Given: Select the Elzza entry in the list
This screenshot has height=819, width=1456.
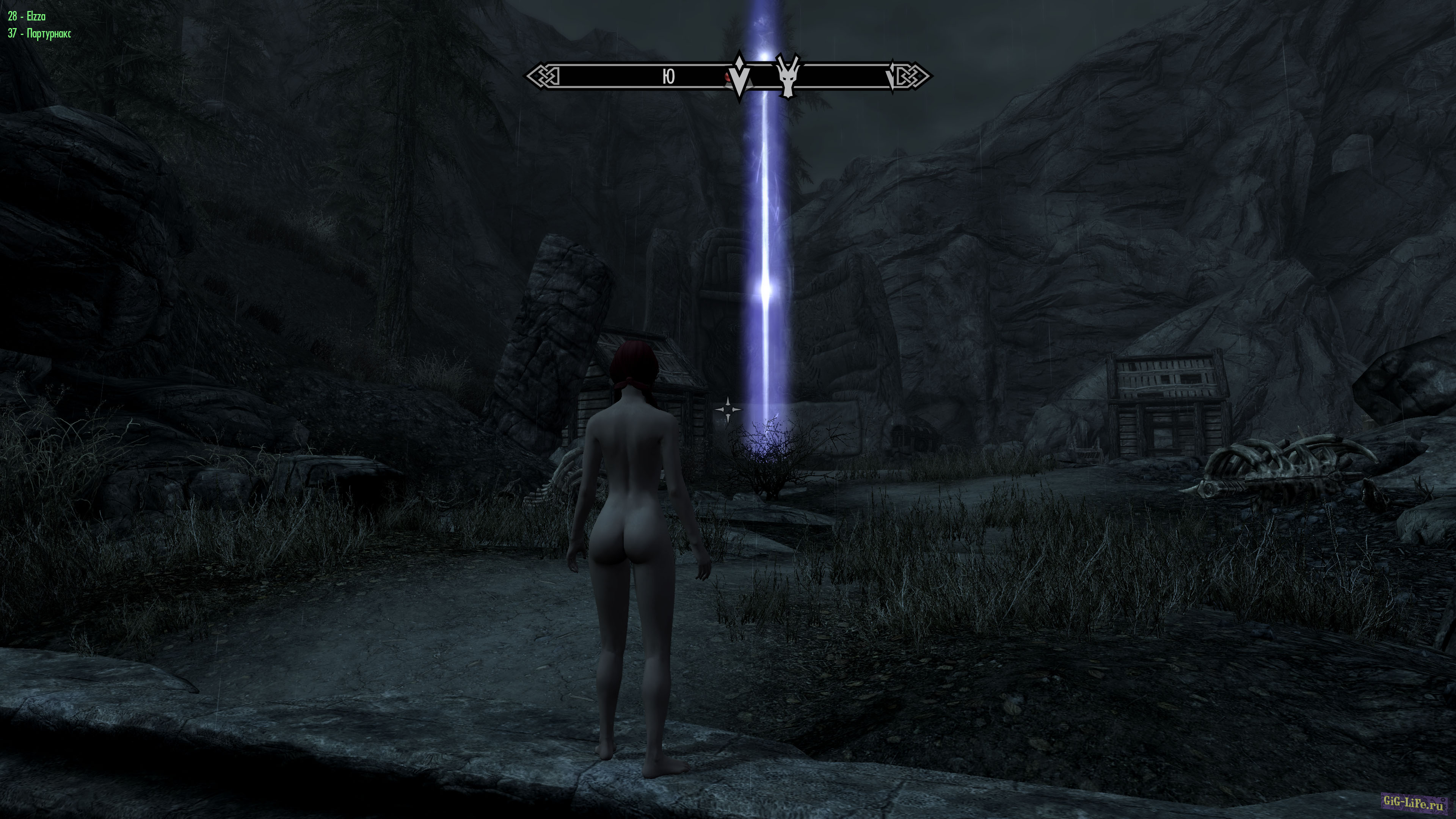Looking at the screenshot, I should [27, 16].
